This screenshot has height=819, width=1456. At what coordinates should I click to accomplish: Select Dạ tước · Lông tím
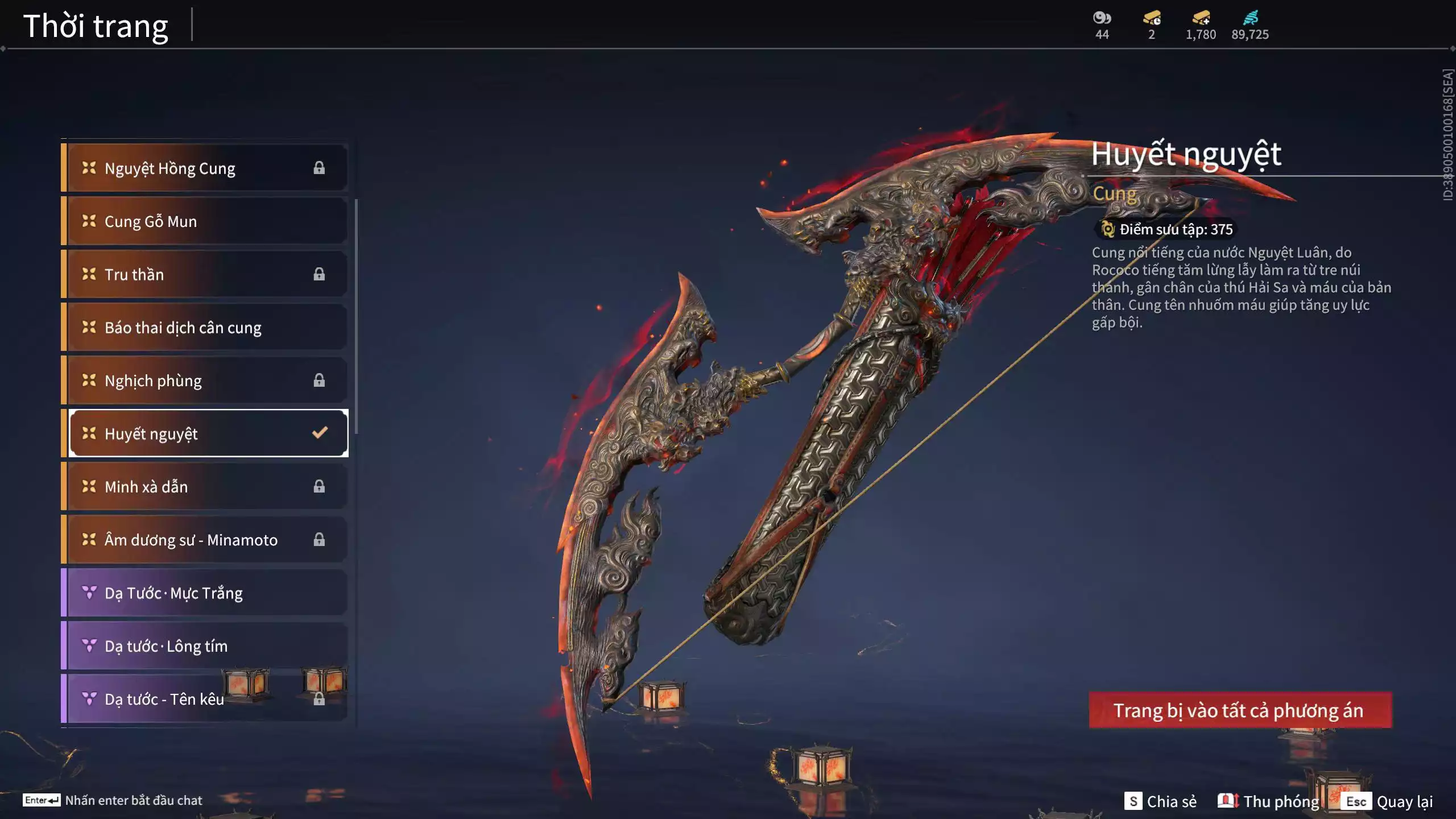point(205,646)
